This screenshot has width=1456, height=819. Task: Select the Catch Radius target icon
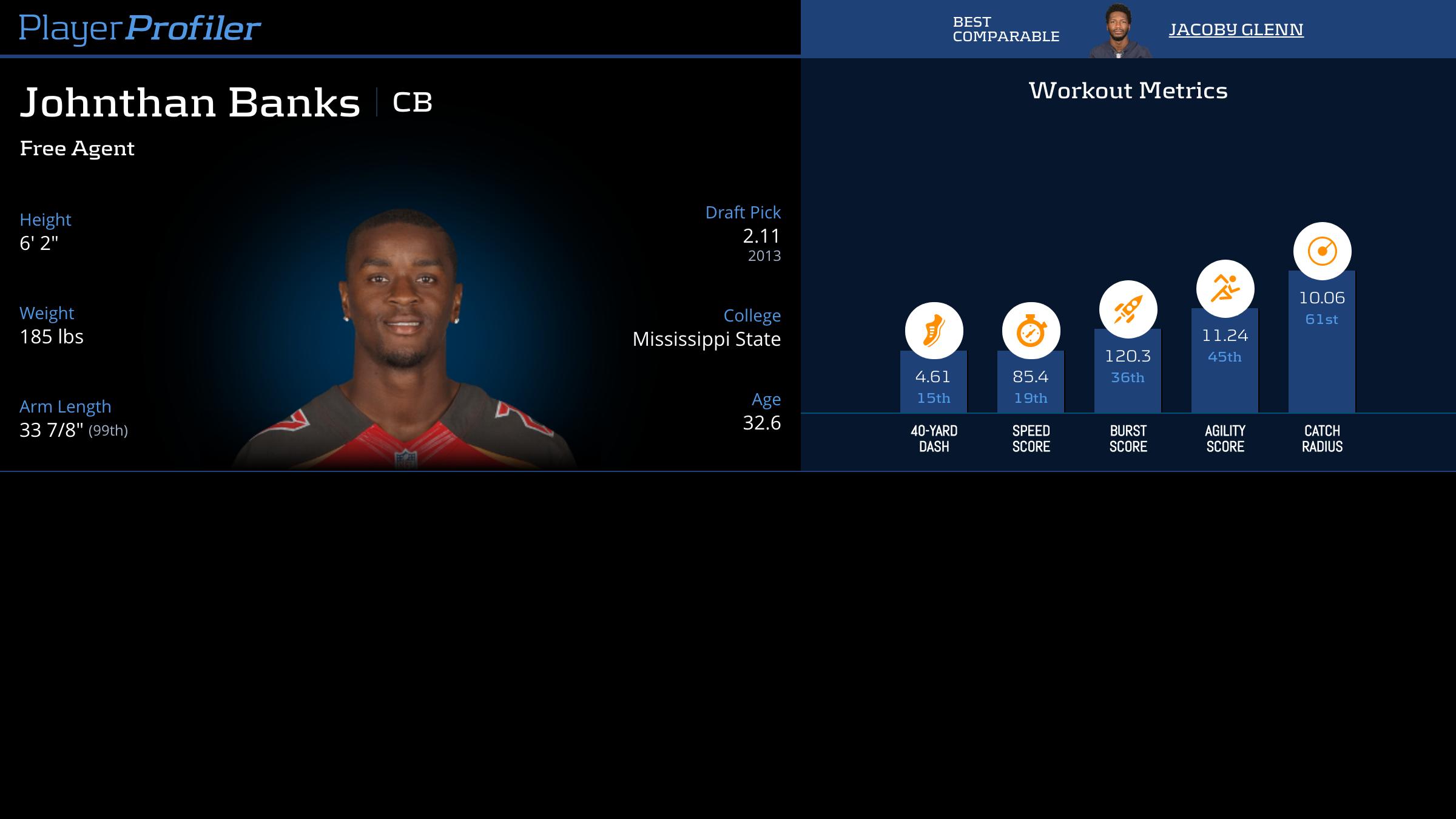(1322, 251)
